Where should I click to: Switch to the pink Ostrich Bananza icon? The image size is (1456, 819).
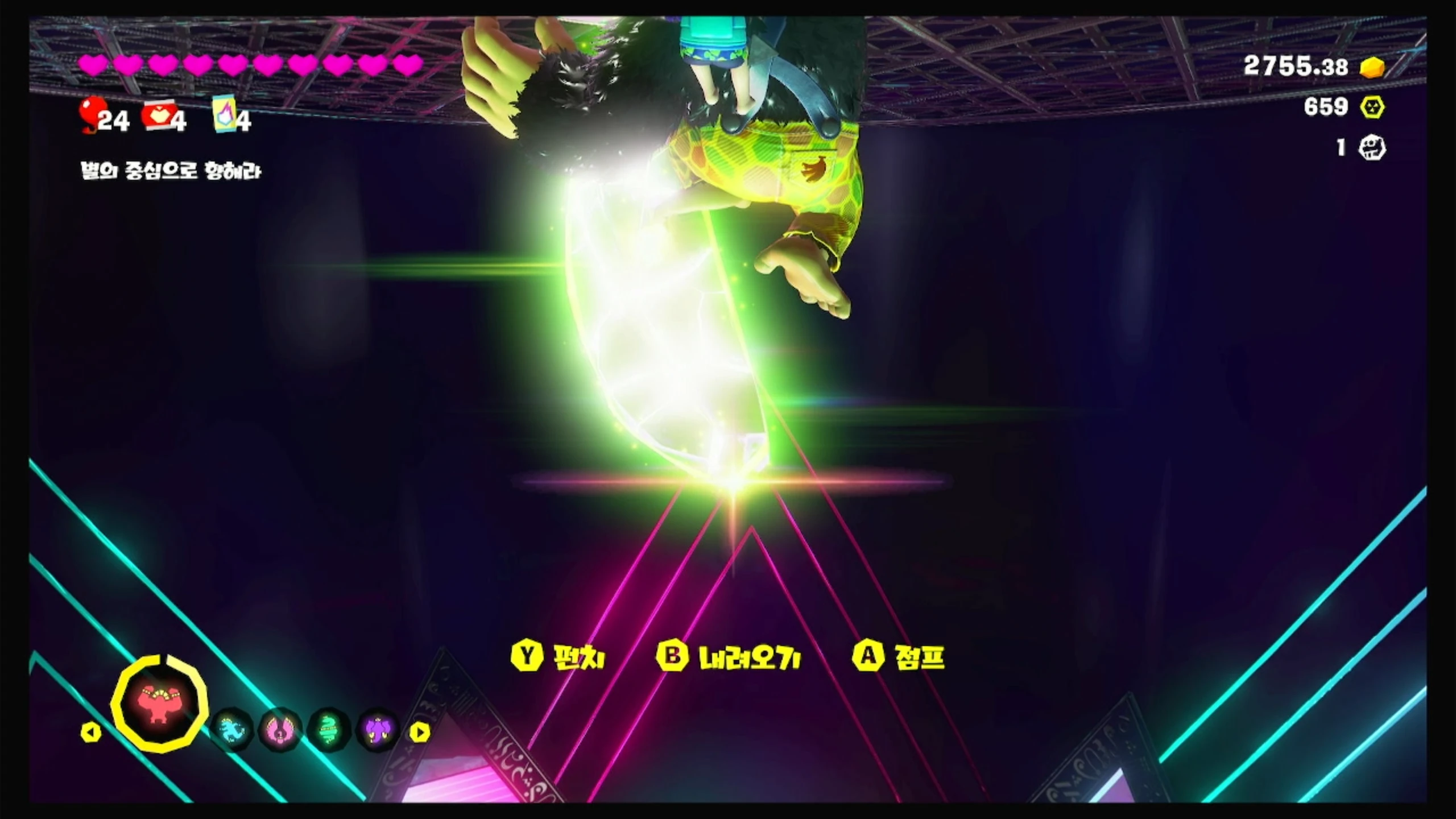(x=280, y=730)
